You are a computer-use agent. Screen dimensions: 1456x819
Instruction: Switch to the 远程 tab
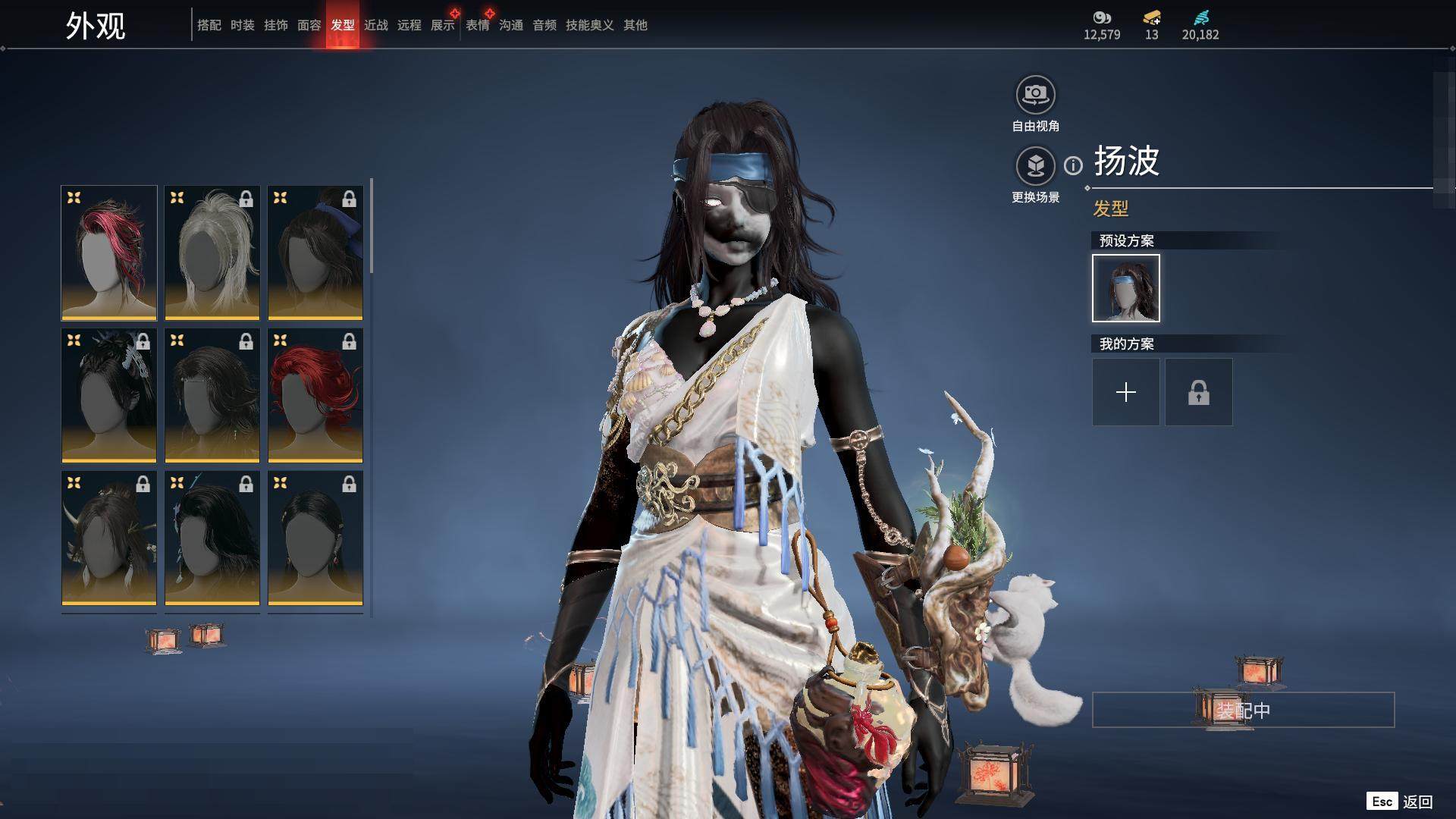[409, 25]
